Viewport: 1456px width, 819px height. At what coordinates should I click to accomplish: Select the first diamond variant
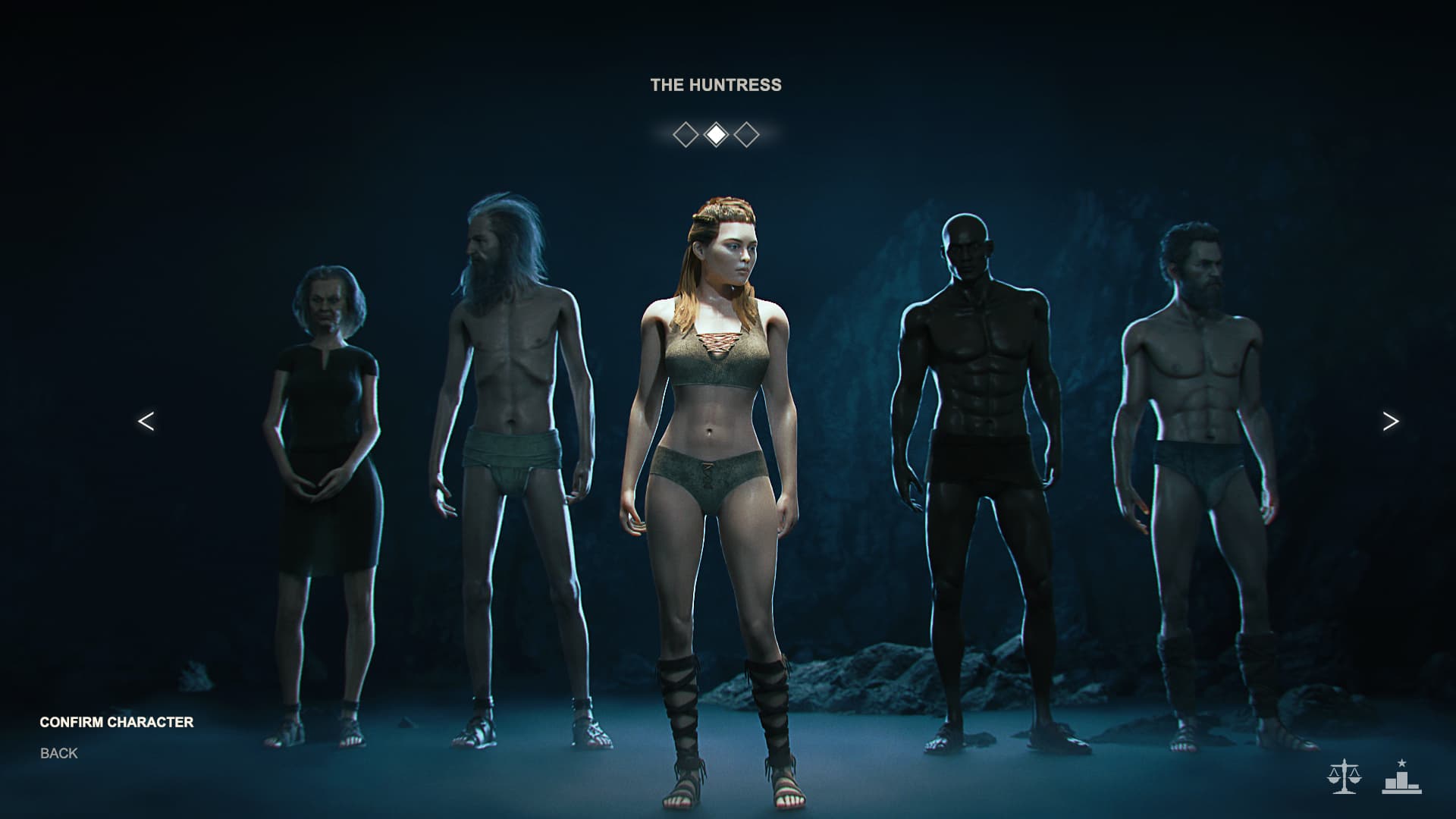point(686,135)
